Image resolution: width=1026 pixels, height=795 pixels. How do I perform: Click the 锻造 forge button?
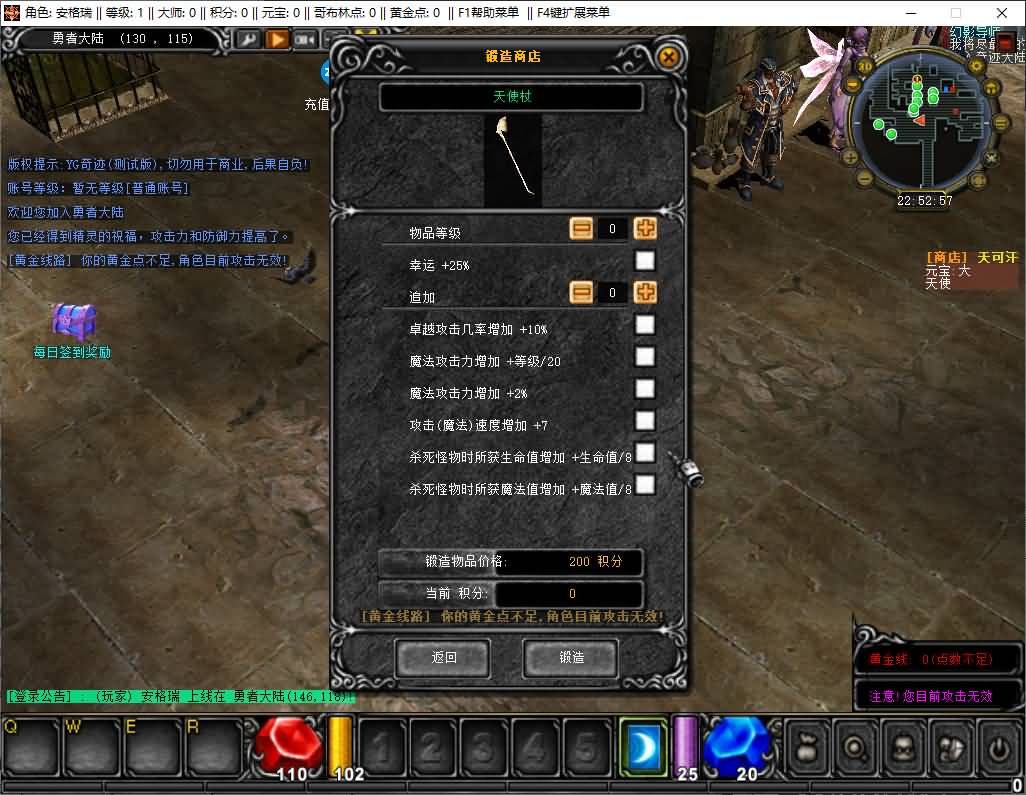571,658
